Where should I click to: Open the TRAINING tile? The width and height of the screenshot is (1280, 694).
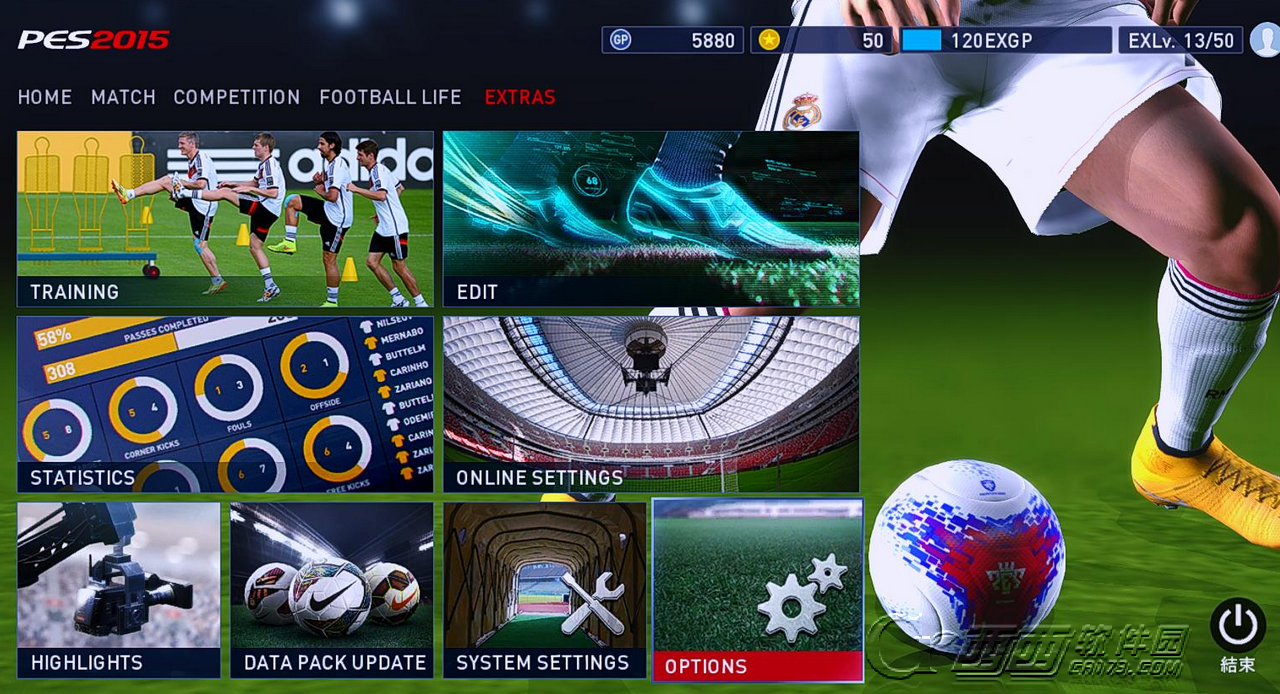click(225, 219)
